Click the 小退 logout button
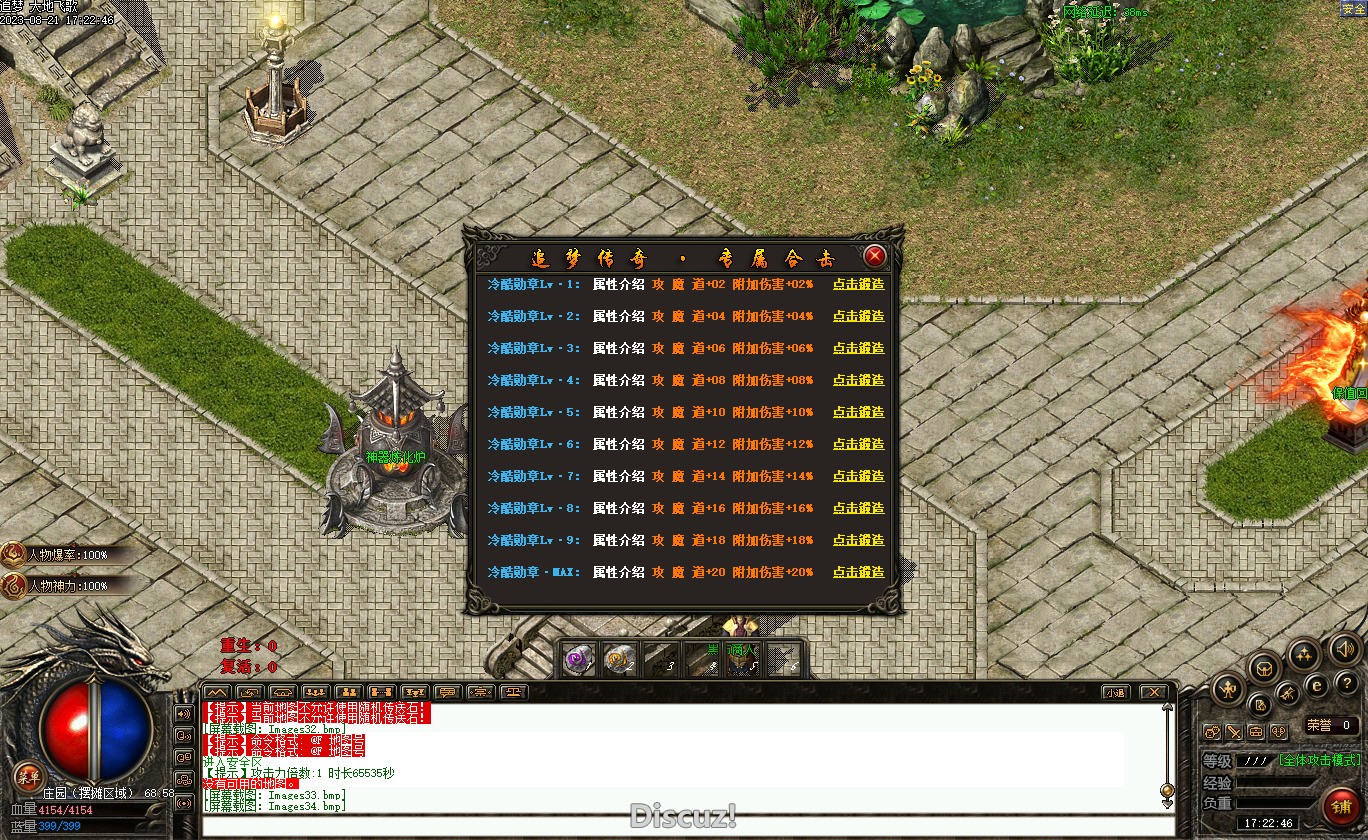Image resolution: width=1368 pixels, height=840 pixels. [x=1116, y=692]
